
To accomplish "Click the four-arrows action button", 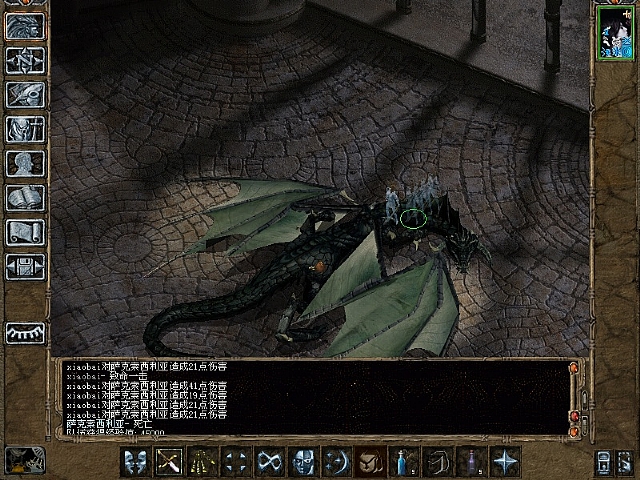I will 236,462.
